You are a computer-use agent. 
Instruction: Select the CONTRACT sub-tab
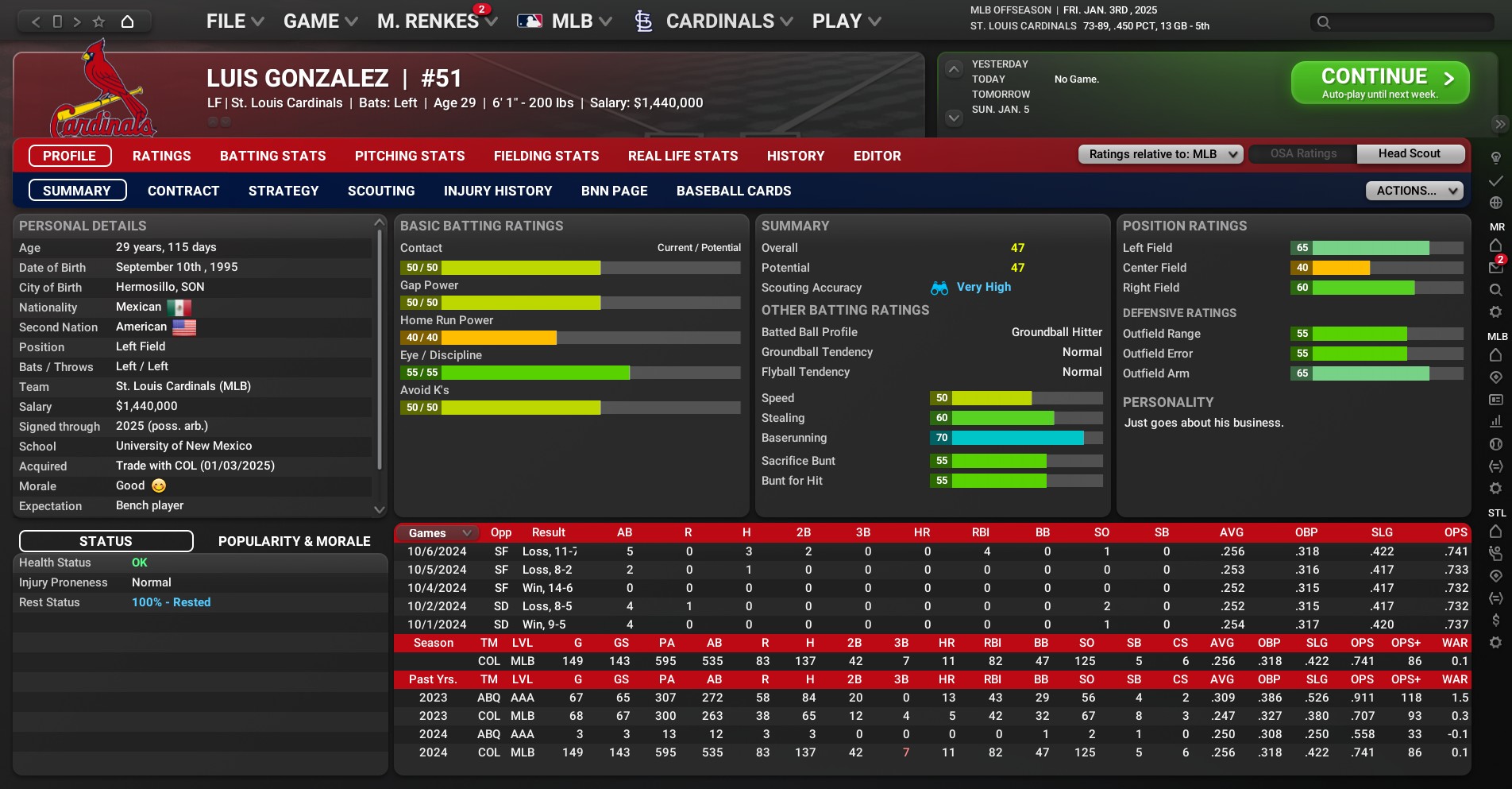[183, 191]
